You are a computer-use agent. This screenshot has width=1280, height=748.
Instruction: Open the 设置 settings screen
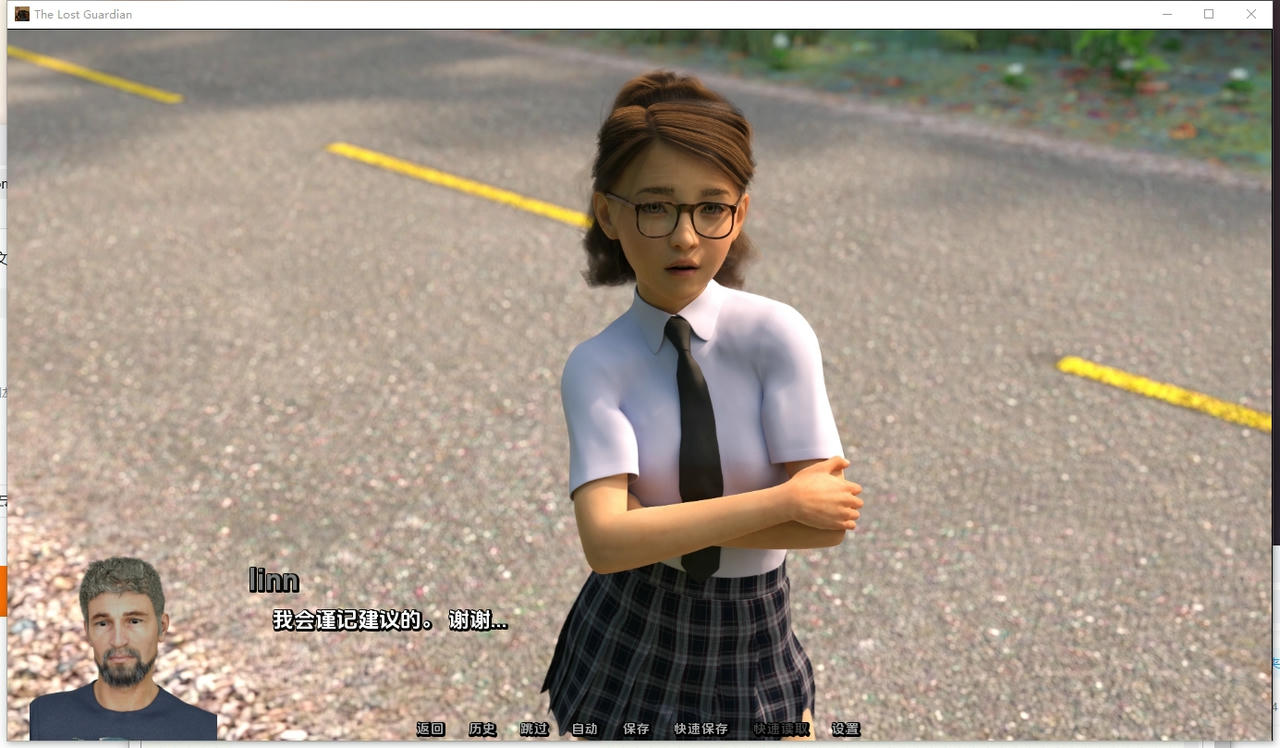tap(845, 729)
